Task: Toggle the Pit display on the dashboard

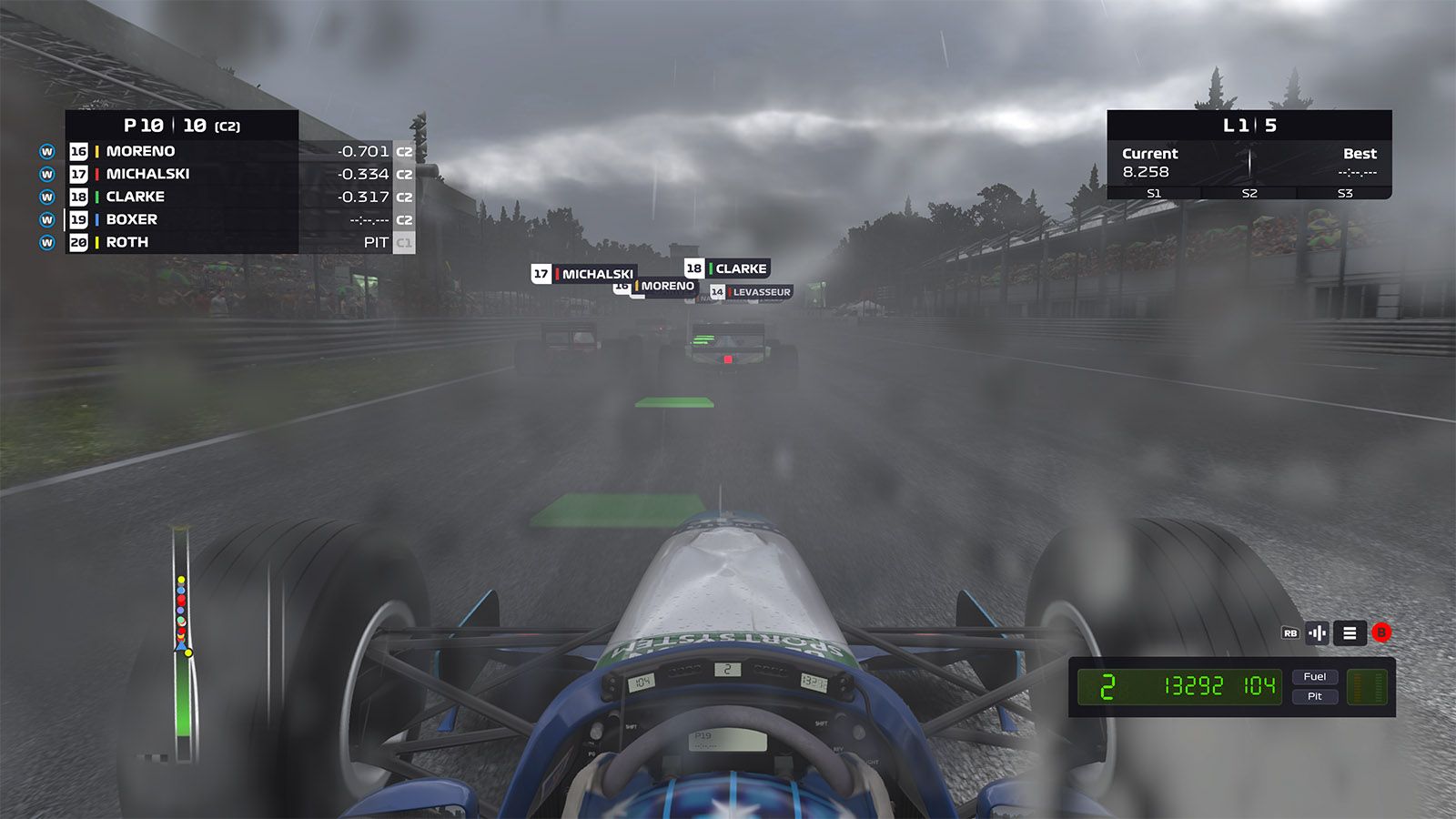Action: click(1316, 696)
